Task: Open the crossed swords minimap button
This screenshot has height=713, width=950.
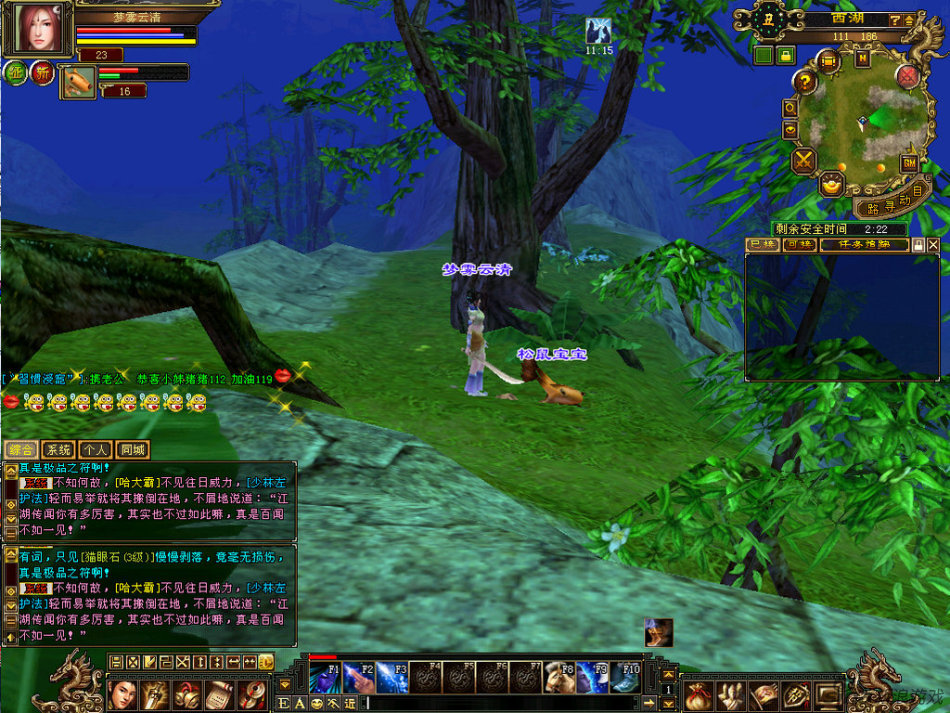Action: (804, 160)
